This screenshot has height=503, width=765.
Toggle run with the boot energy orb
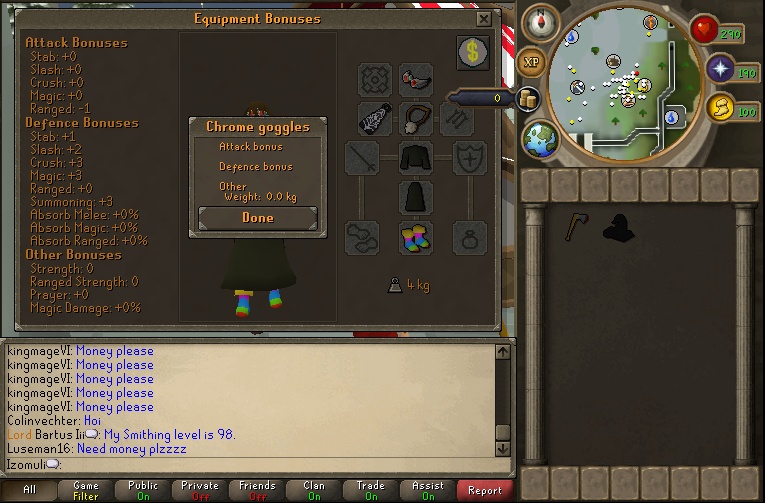719,107
